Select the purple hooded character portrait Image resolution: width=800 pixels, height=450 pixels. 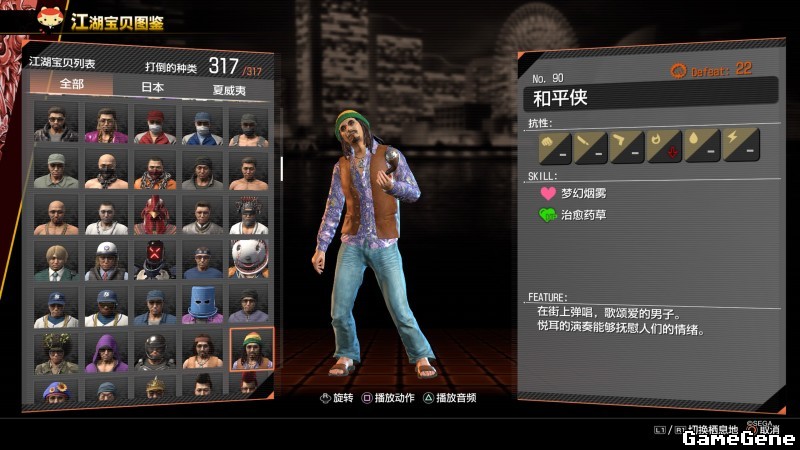(x=105, y=351)
